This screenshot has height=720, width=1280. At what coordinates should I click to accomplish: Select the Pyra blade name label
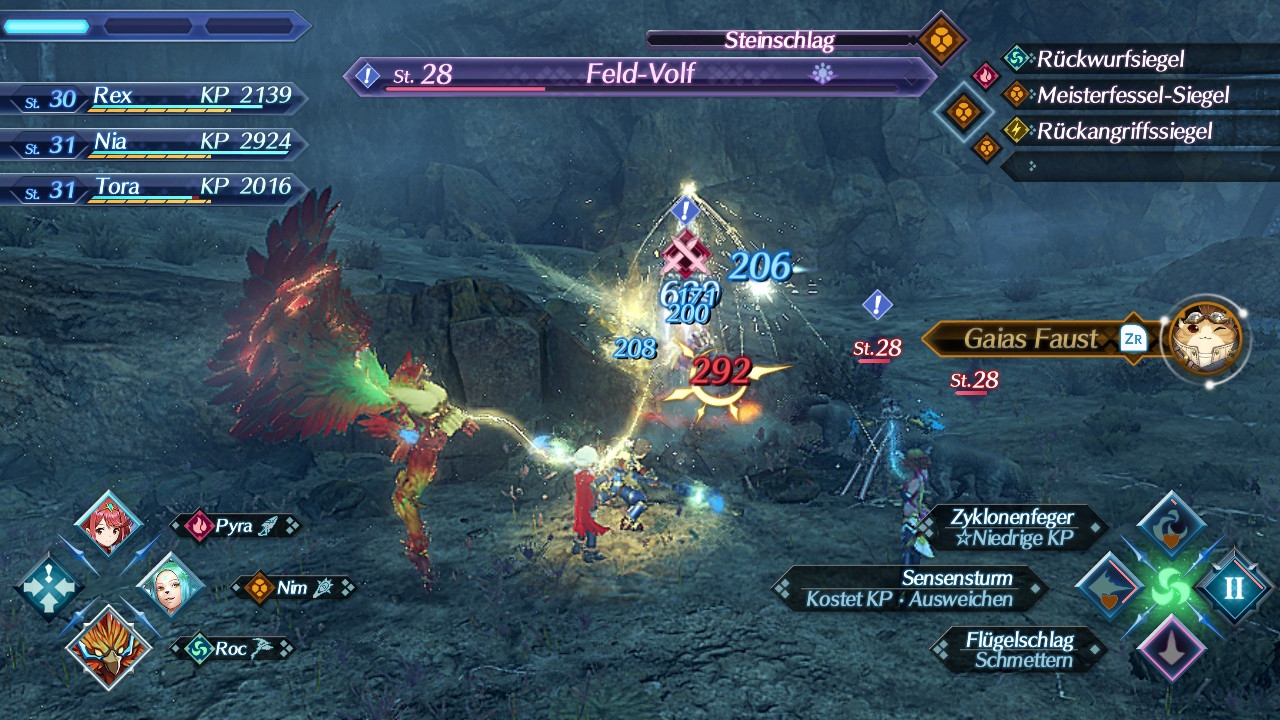[234, 526]
